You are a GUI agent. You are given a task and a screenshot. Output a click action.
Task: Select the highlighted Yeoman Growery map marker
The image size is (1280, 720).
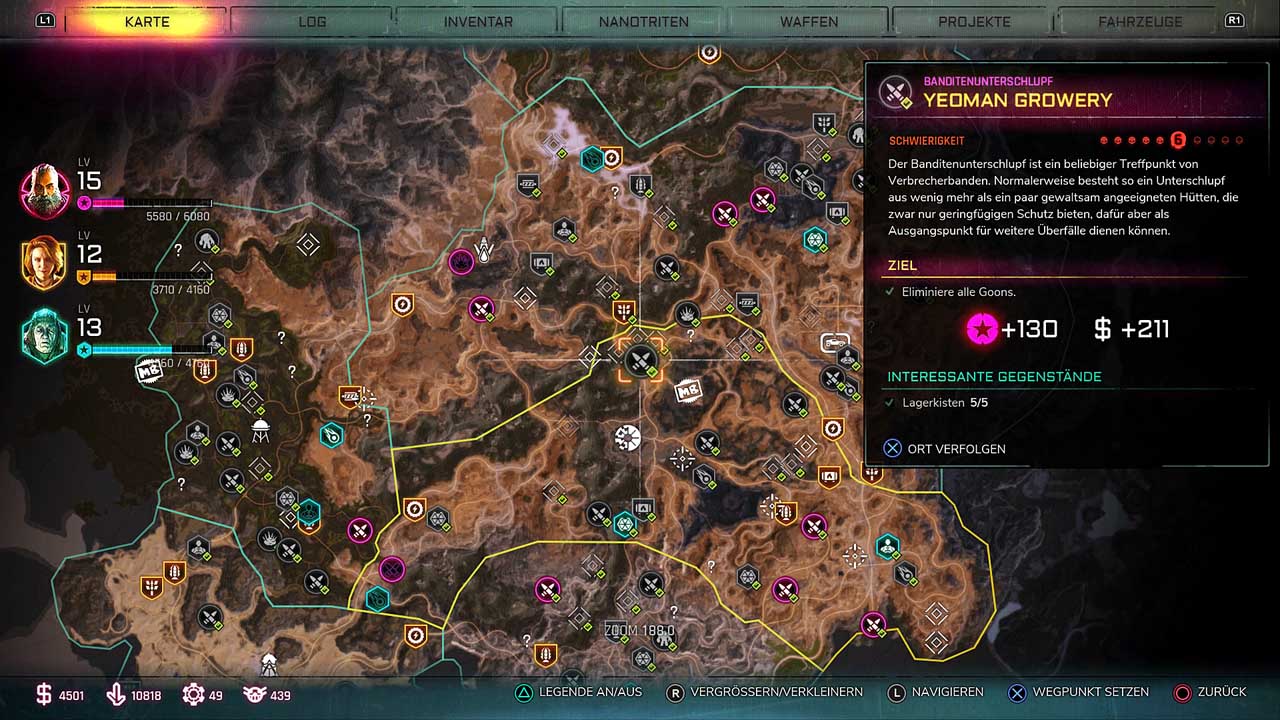[x=640, y=358]
